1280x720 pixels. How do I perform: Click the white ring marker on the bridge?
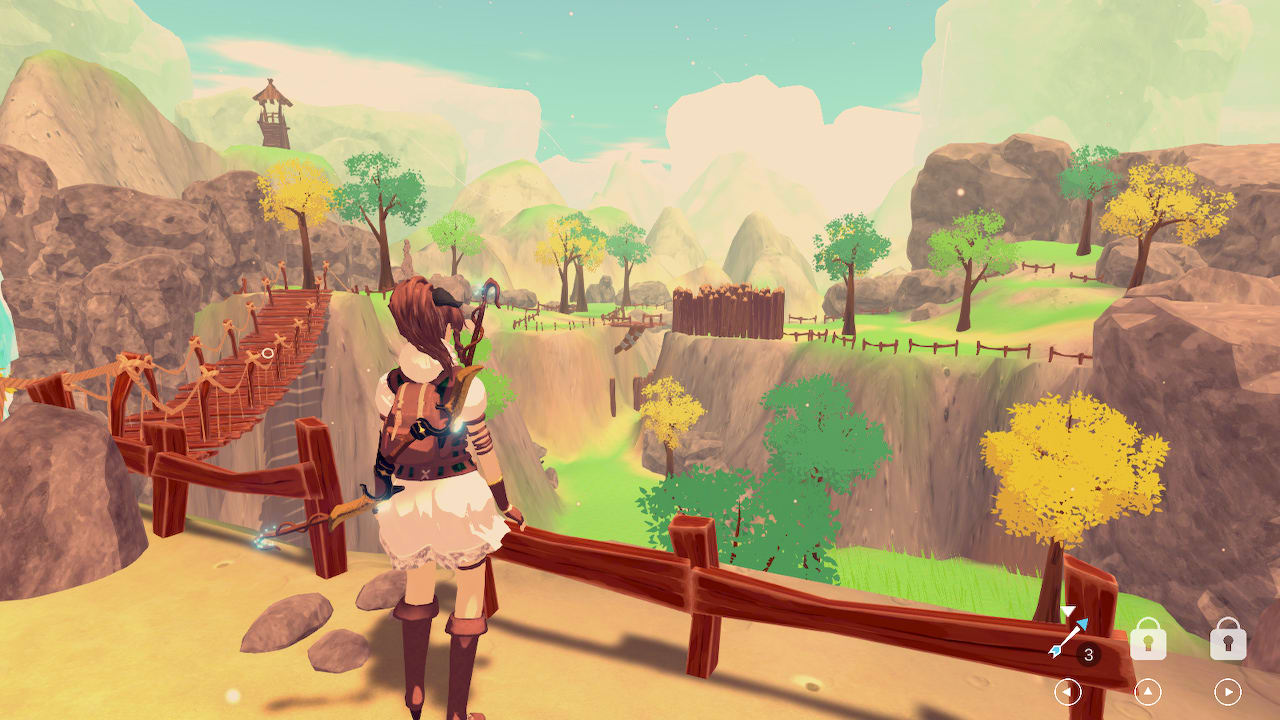click(x=268, y=352)
